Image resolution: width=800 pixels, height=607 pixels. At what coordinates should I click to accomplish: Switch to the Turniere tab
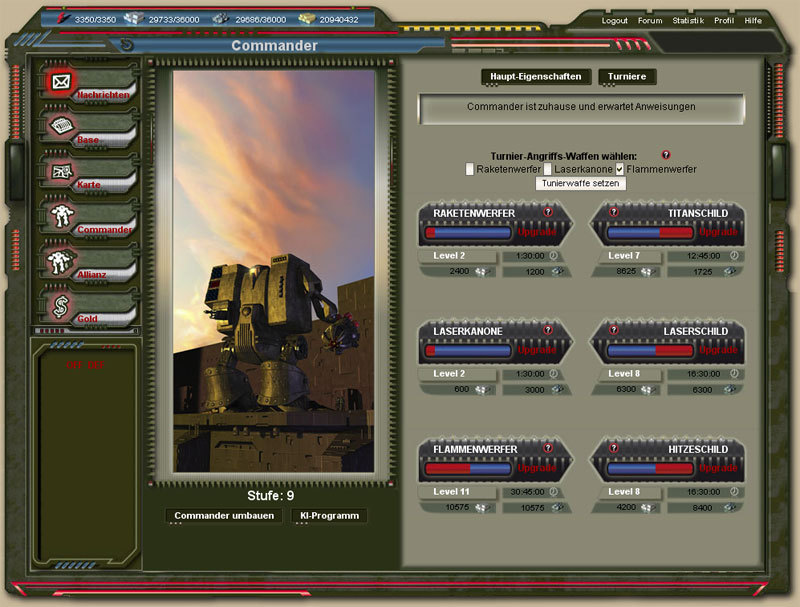point(628,77)
